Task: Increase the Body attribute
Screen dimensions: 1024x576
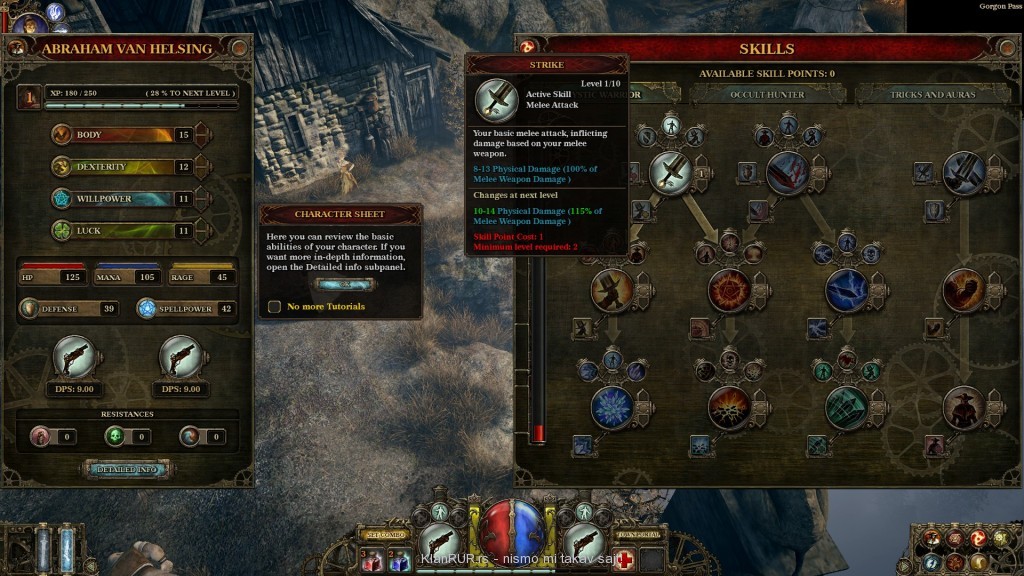Action: (x=202, y=134)
